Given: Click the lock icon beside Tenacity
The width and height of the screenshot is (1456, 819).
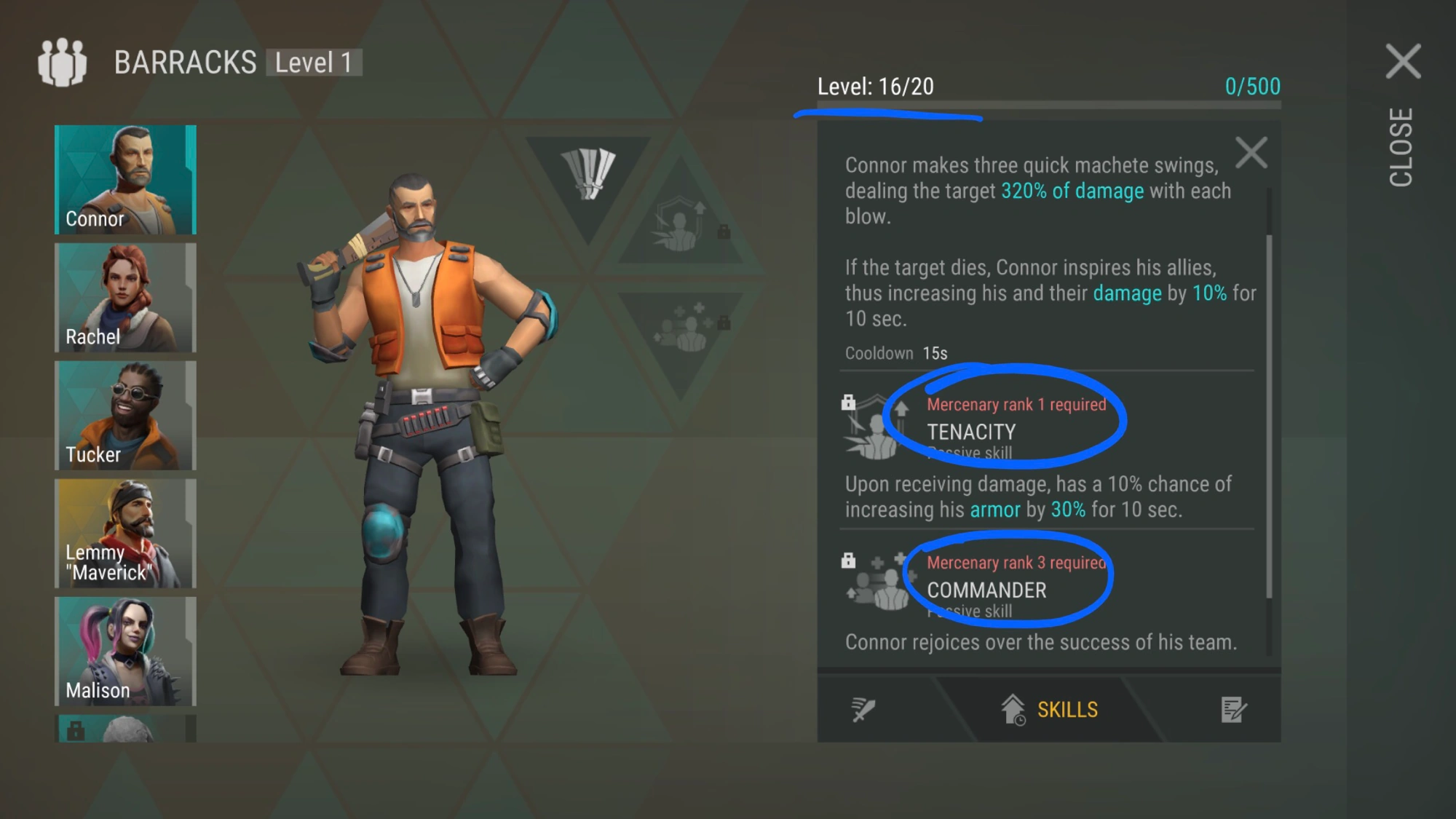Looking at the screenshot, I should click(849, 401).
